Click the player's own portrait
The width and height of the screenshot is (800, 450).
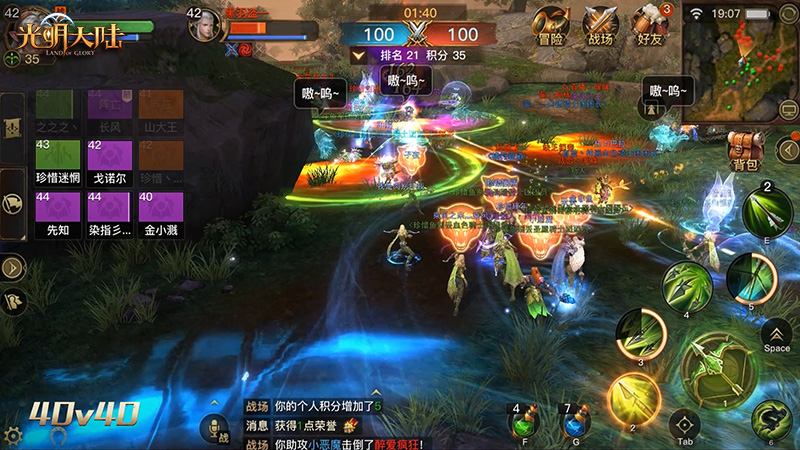[x=204, y=25]
